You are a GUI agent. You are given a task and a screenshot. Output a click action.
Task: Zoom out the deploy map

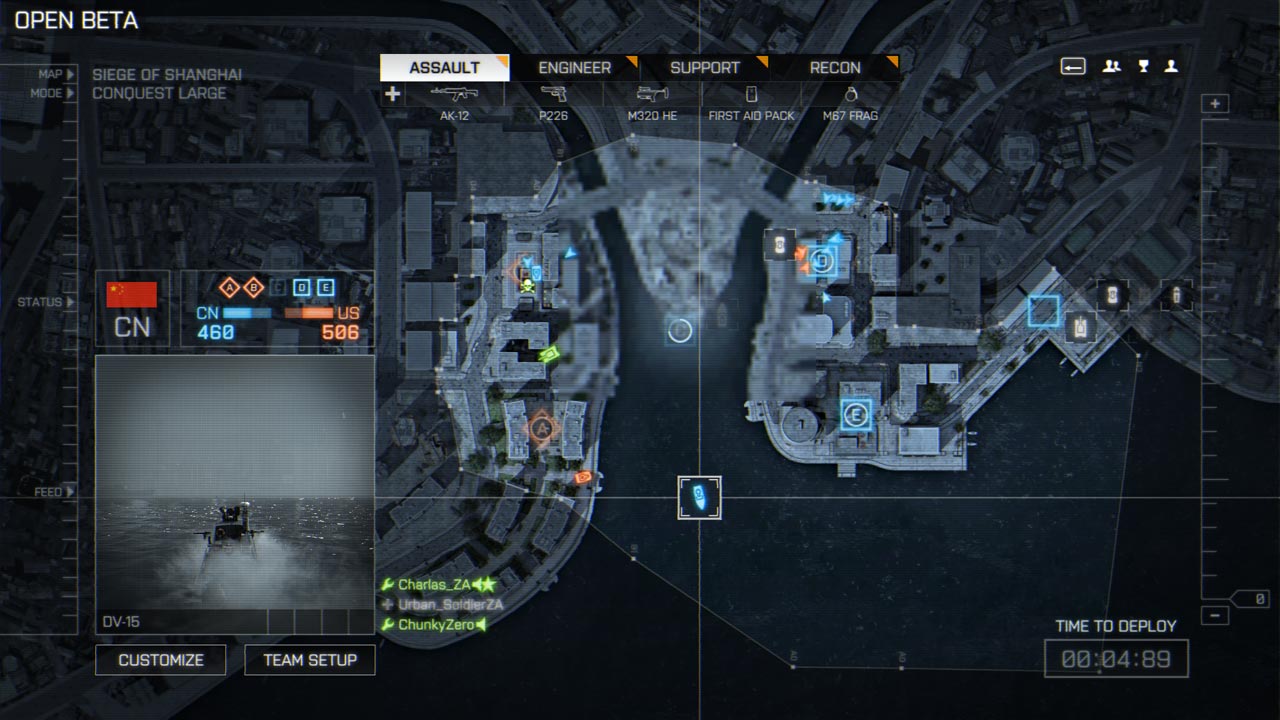coord(1216,614)
